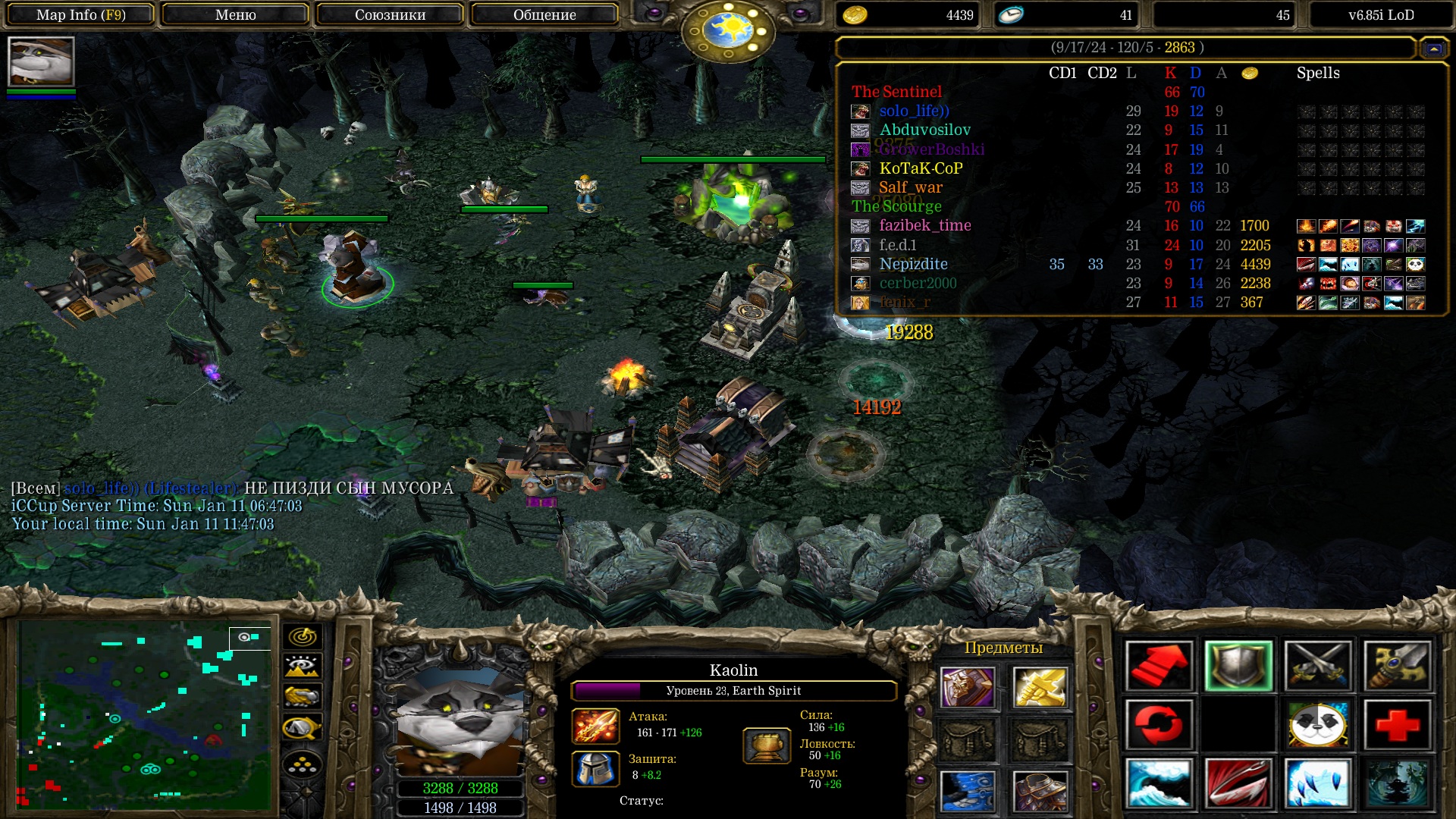Open the Map Info (F9) panel

click(80, 14)
